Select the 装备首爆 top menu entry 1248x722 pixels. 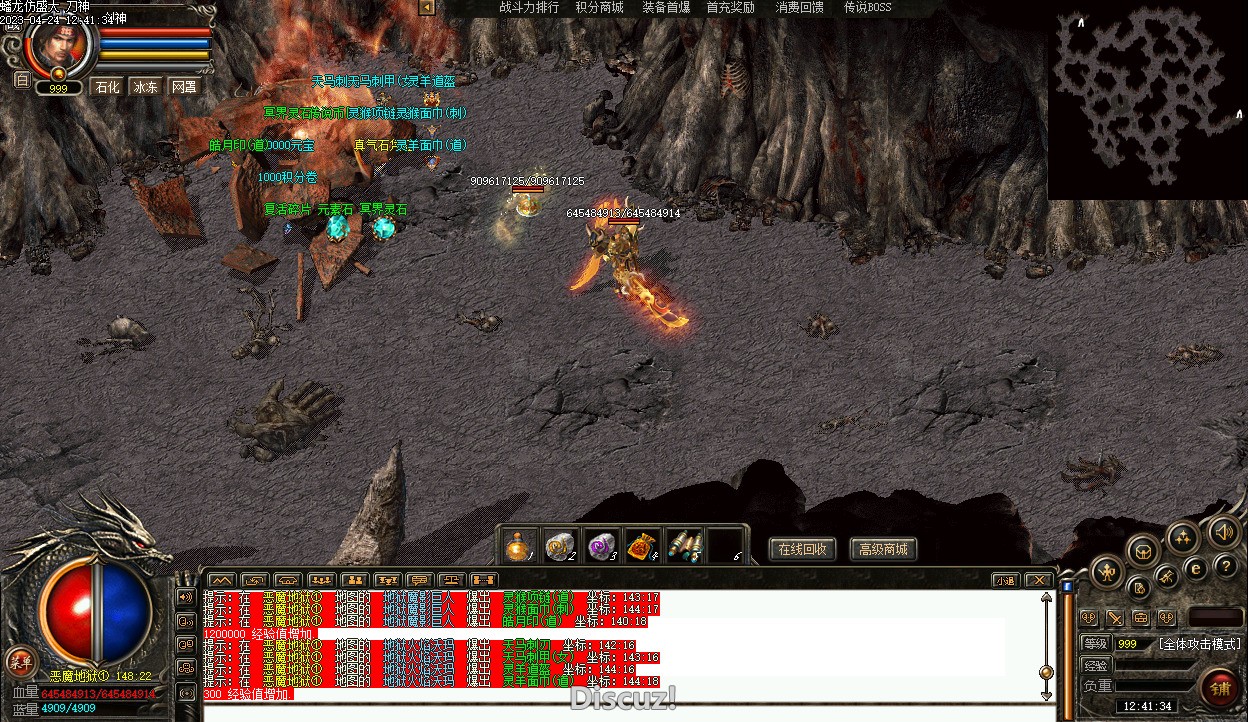(x=666, y=7)
